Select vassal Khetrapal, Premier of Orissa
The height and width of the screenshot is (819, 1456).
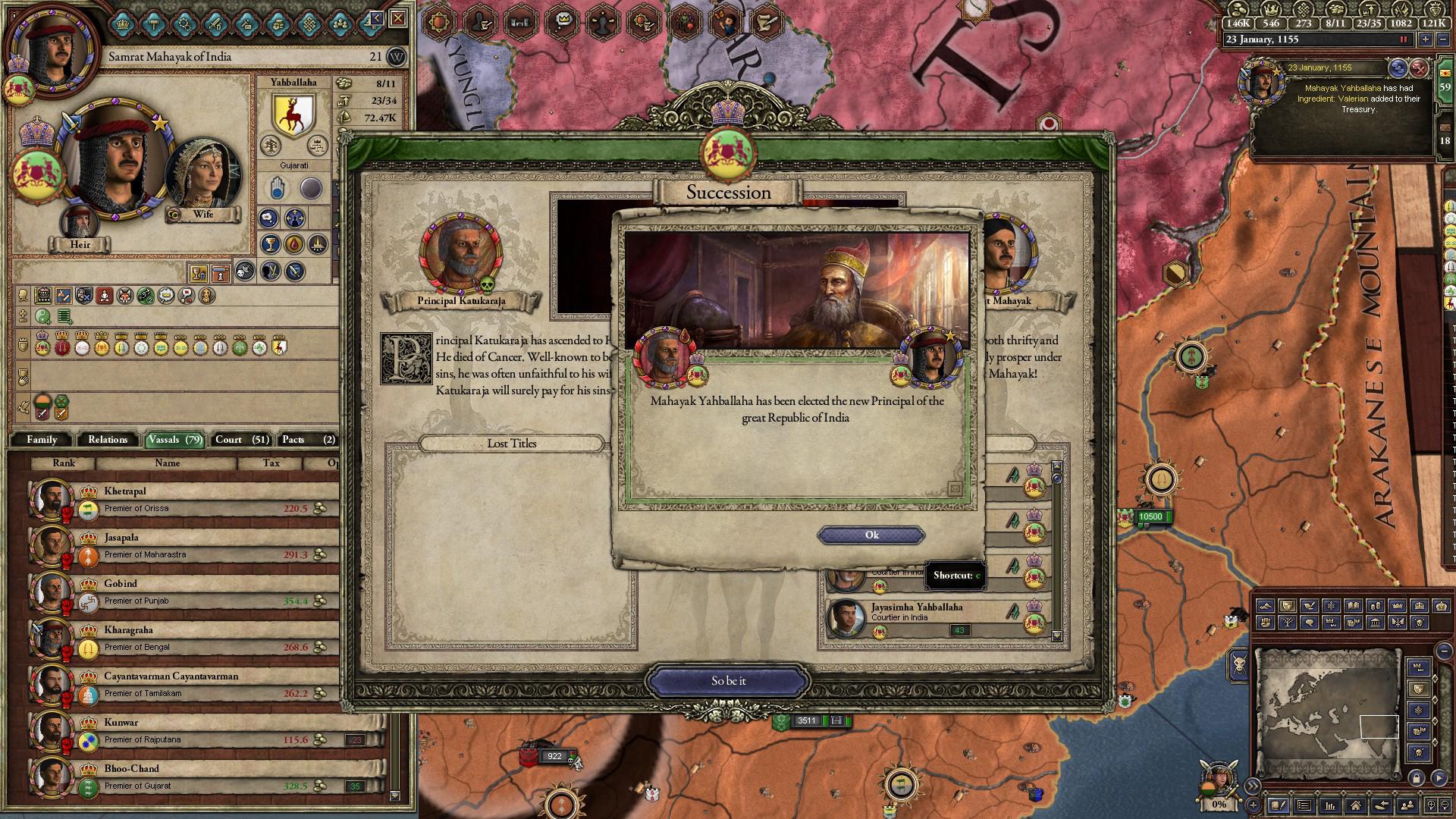tap(182, 500)
